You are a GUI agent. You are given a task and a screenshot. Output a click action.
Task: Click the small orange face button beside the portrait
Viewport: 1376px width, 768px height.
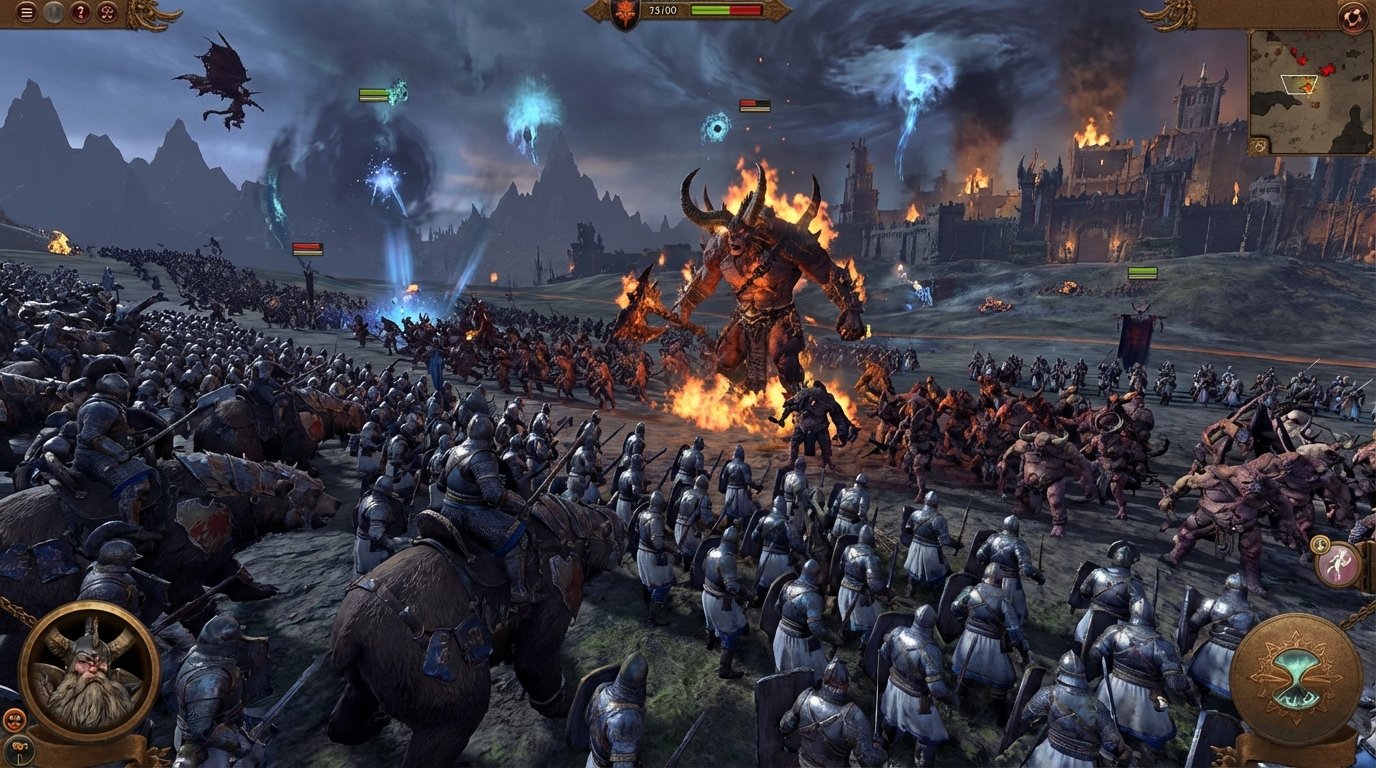14,719
